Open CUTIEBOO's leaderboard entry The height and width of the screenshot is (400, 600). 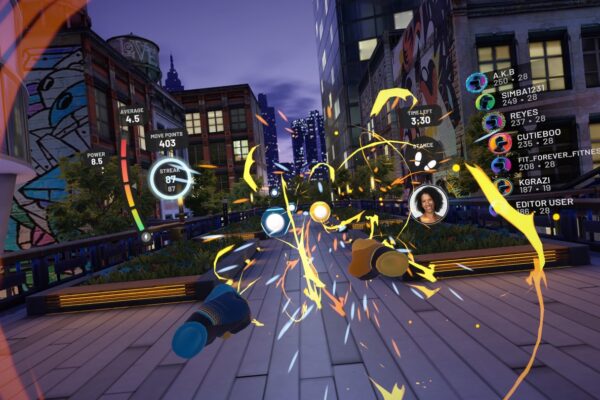525,141
